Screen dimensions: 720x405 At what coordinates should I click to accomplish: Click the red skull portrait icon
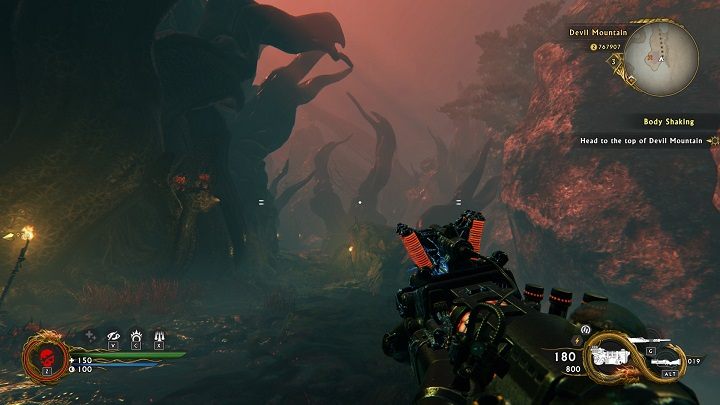[47, 357]
